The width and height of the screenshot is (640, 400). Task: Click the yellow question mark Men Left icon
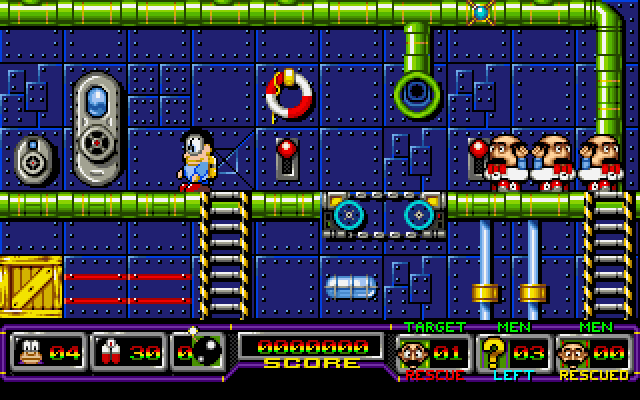tap(492, 353)
